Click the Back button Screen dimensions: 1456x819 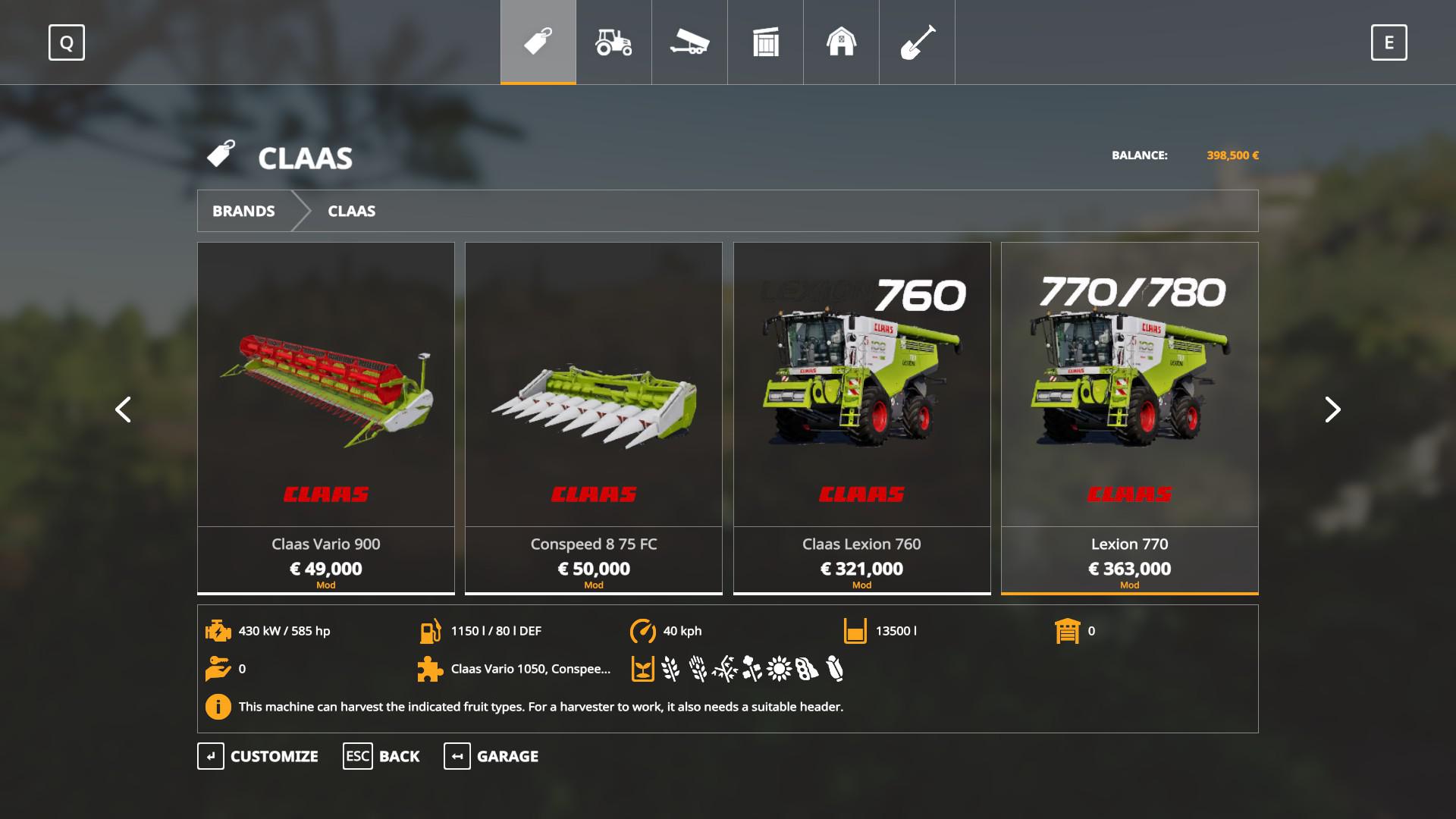(x=381, y=756)
